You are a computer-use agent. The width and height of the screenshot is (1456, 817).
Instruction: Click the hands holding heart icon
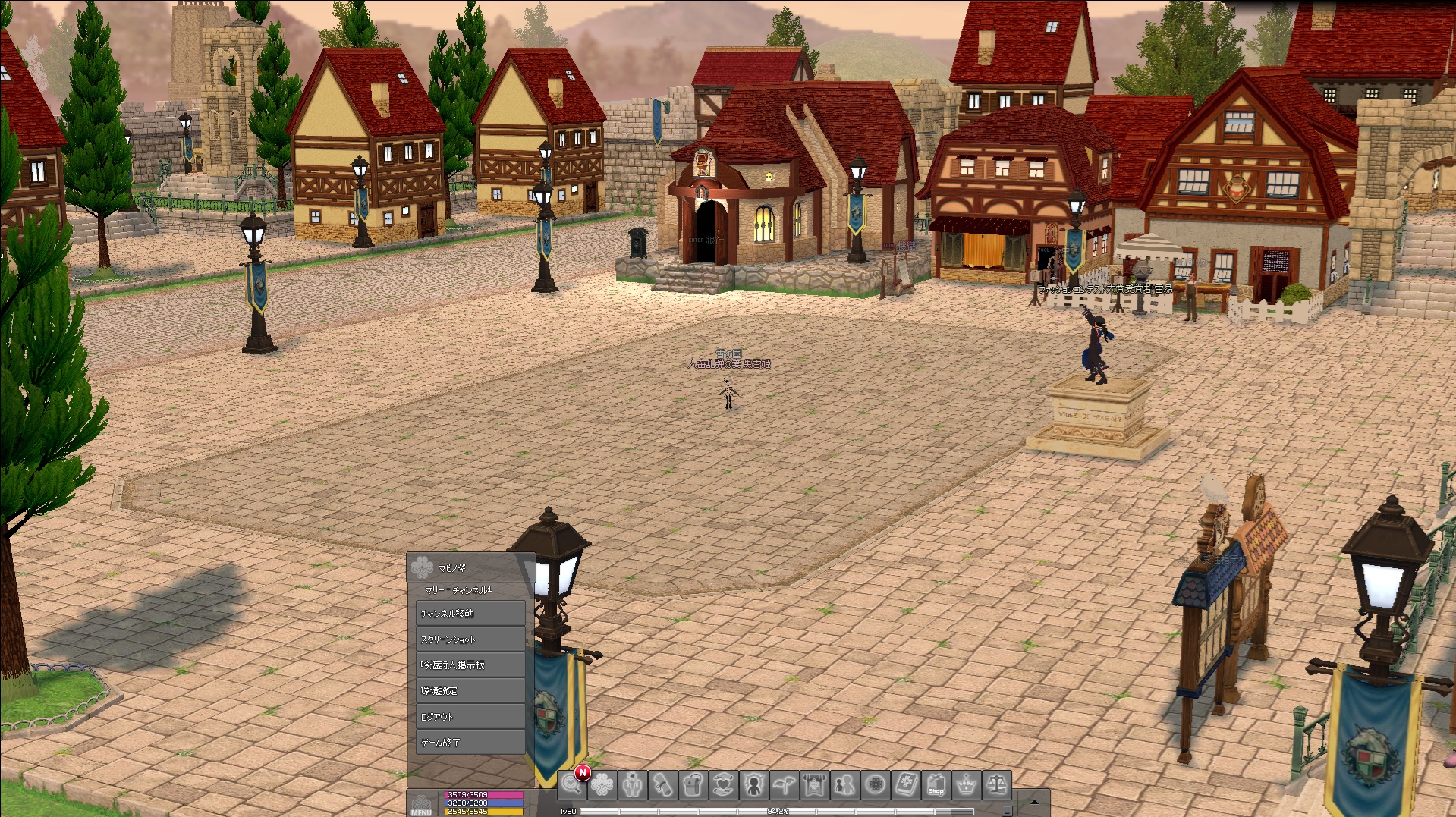click(723, 784)
